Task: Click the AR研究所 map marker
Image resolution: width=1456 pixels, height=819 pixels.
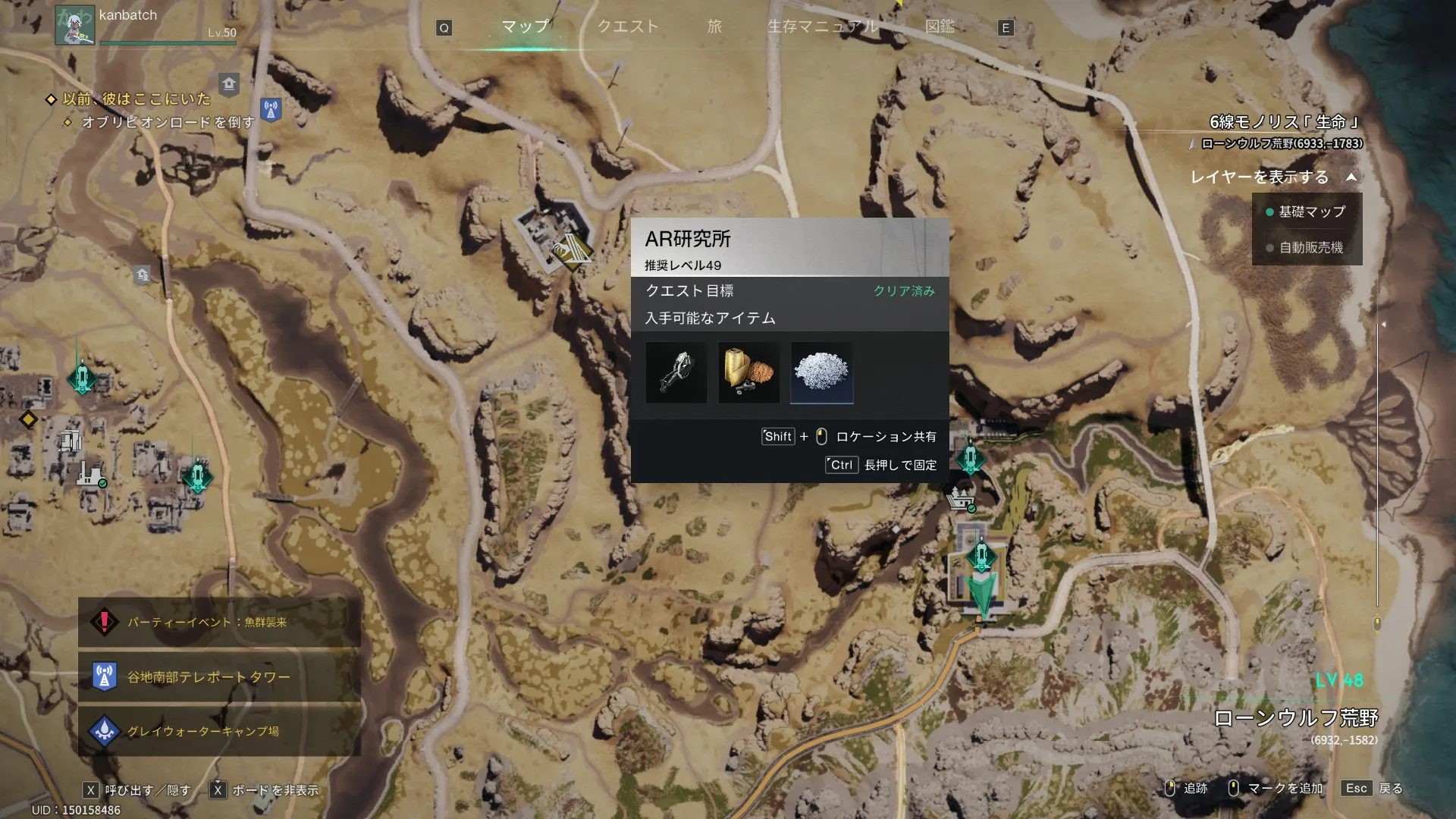Action: click(571, 251)
